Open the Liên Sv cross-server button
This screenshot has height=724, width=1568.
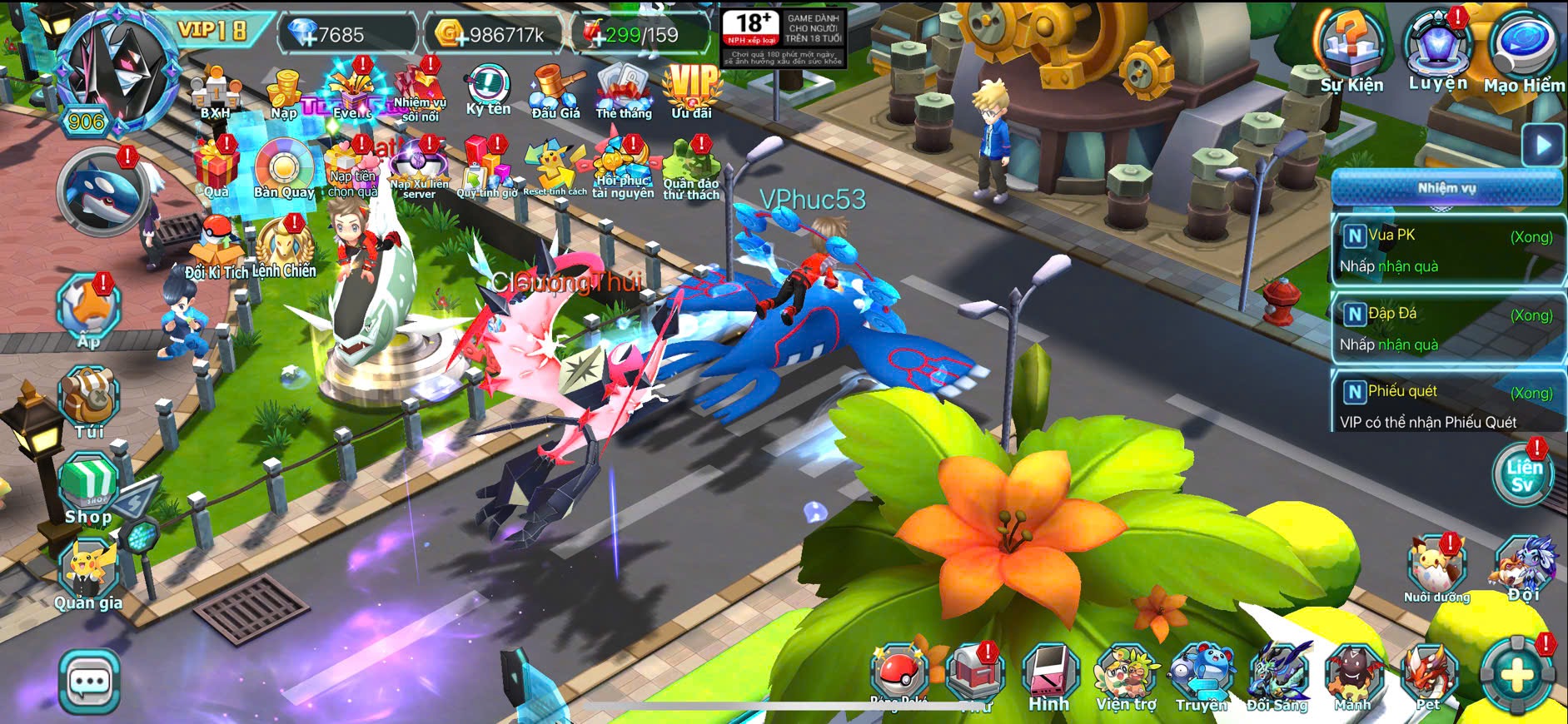click(1522, 475)
